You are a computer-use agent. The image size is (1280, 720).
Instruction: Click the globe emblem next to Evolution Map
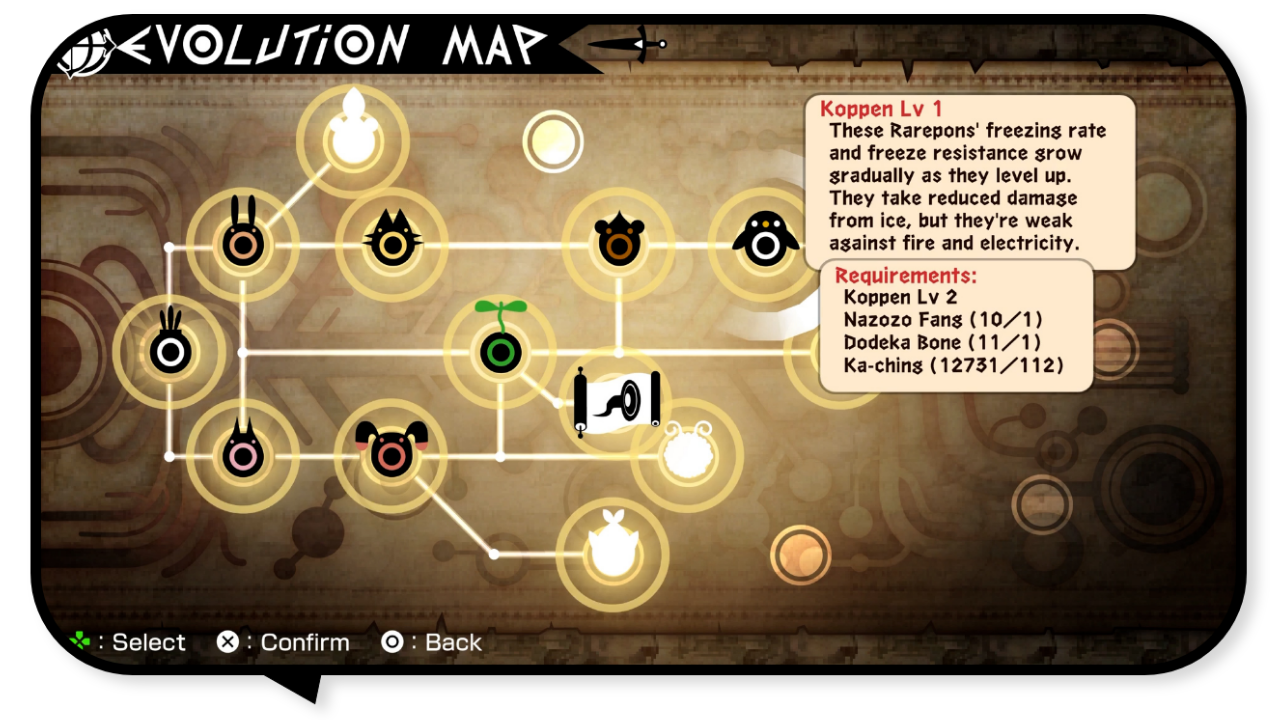(83, 48)
